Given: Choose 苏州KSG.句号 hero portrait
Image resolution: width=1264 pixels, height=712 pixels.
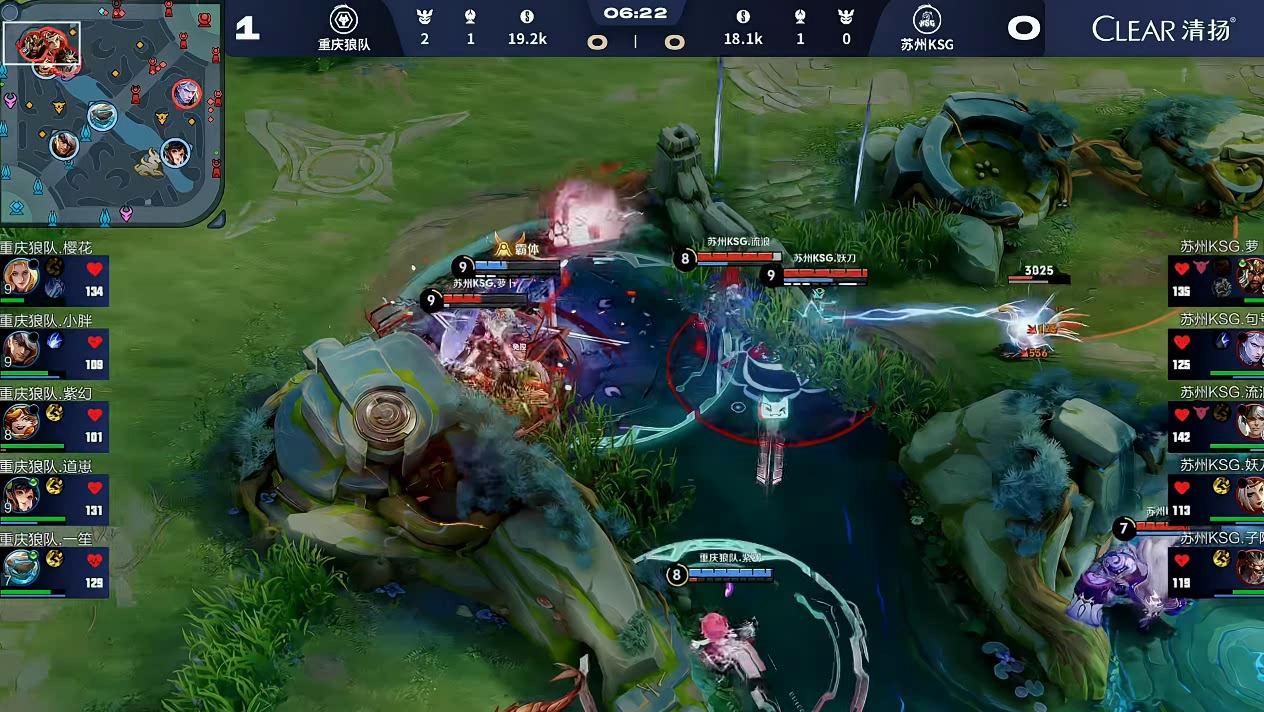Looking at the screenshot, I should point(1250,349).
